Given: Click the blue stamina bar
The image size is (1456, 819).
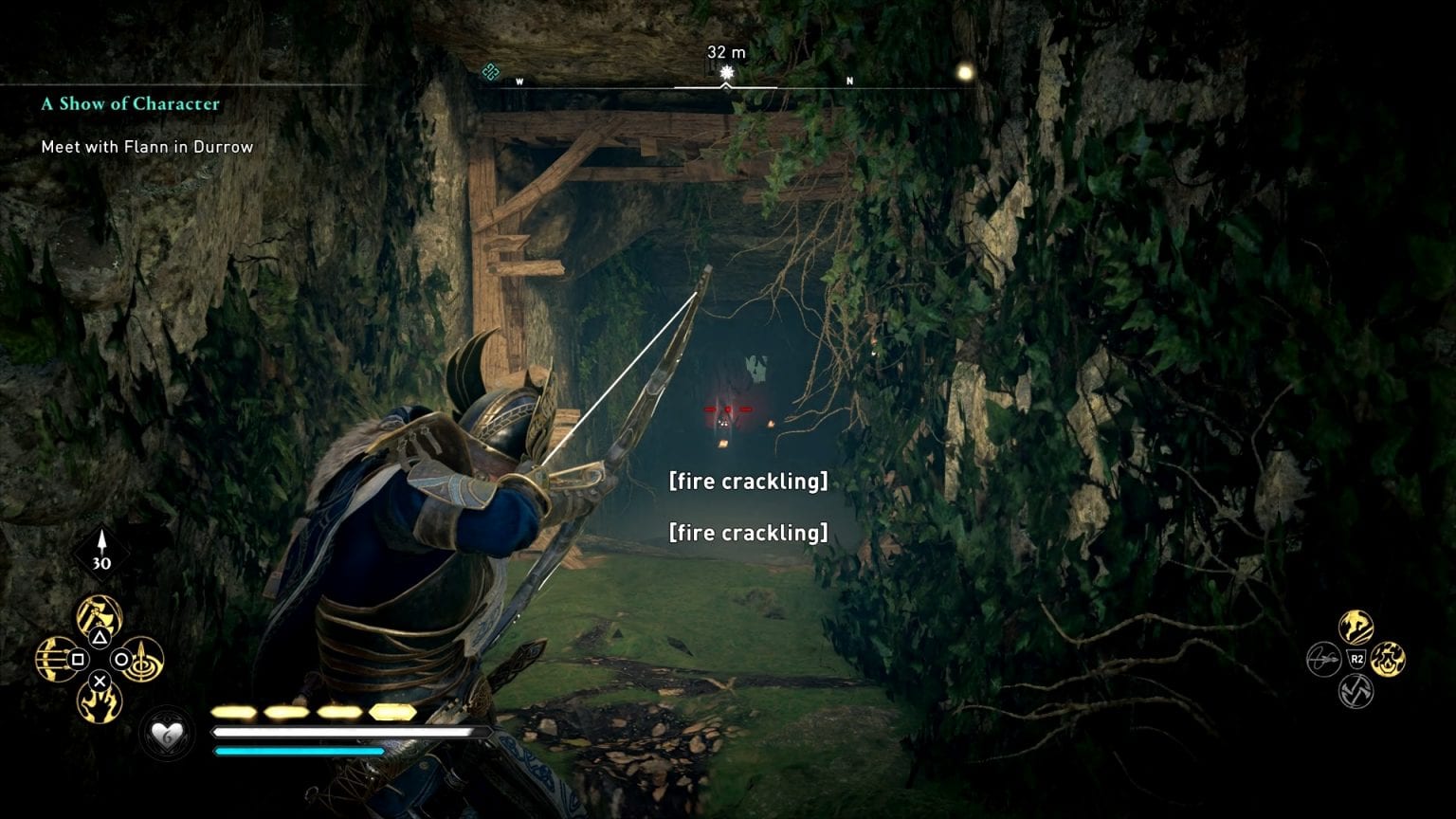Looking at the screenshot, I should tap(299, 751).
